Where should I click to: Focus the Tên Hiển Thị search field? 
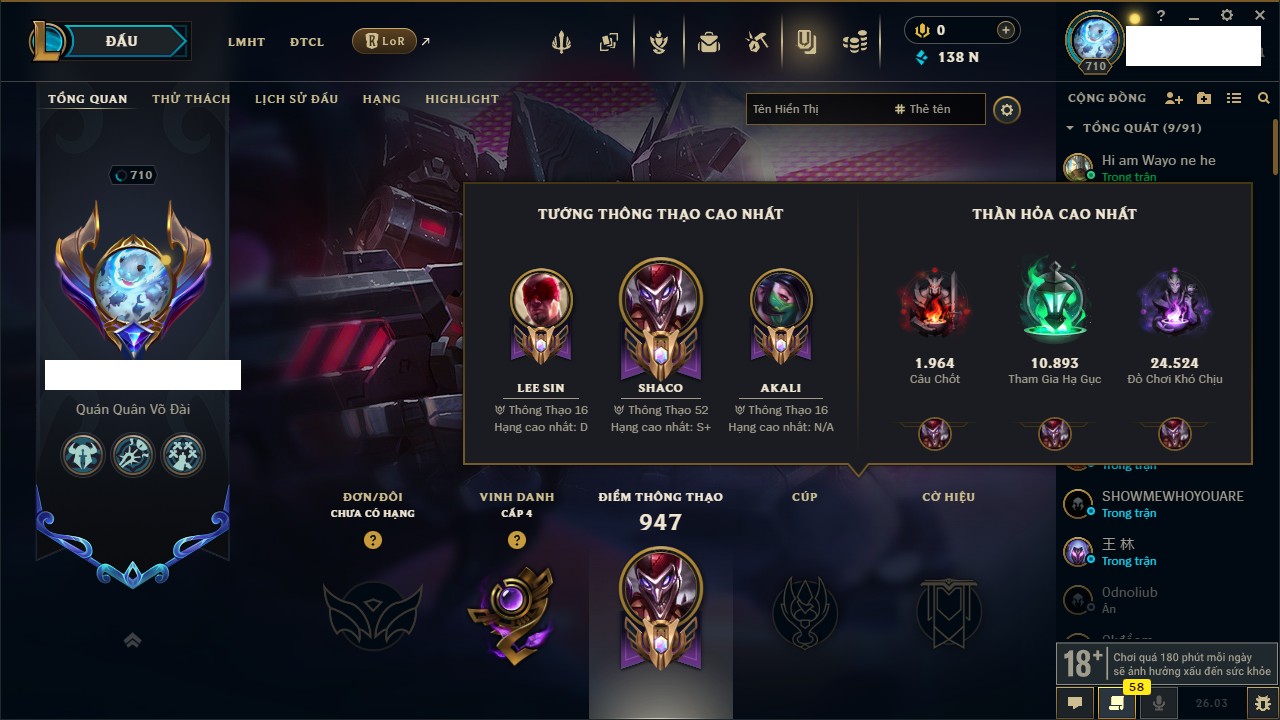click(815, 109)
